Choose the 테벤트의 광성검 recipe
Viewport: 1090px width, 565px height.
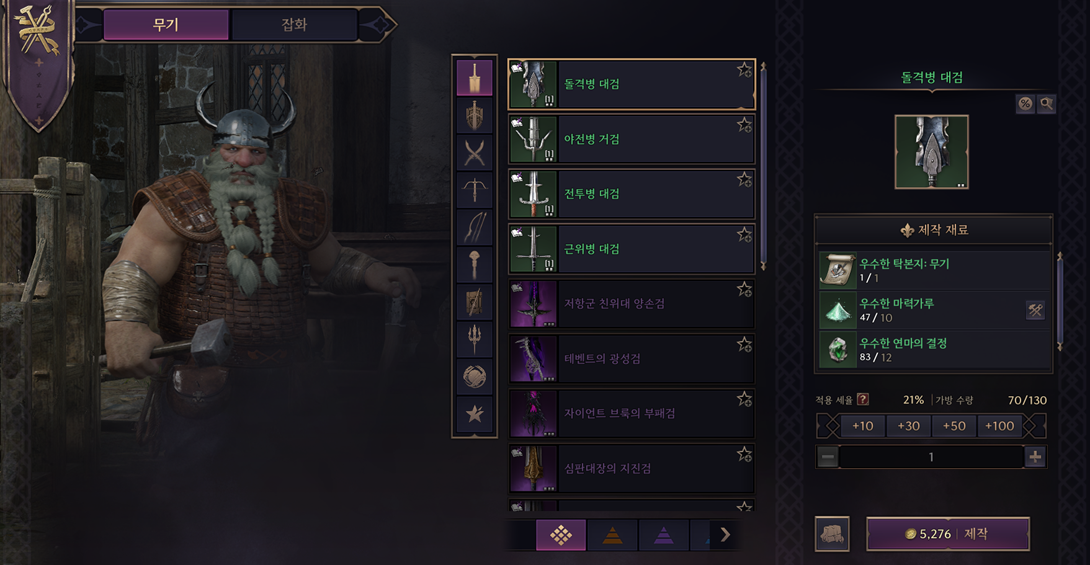click(631, 359)
